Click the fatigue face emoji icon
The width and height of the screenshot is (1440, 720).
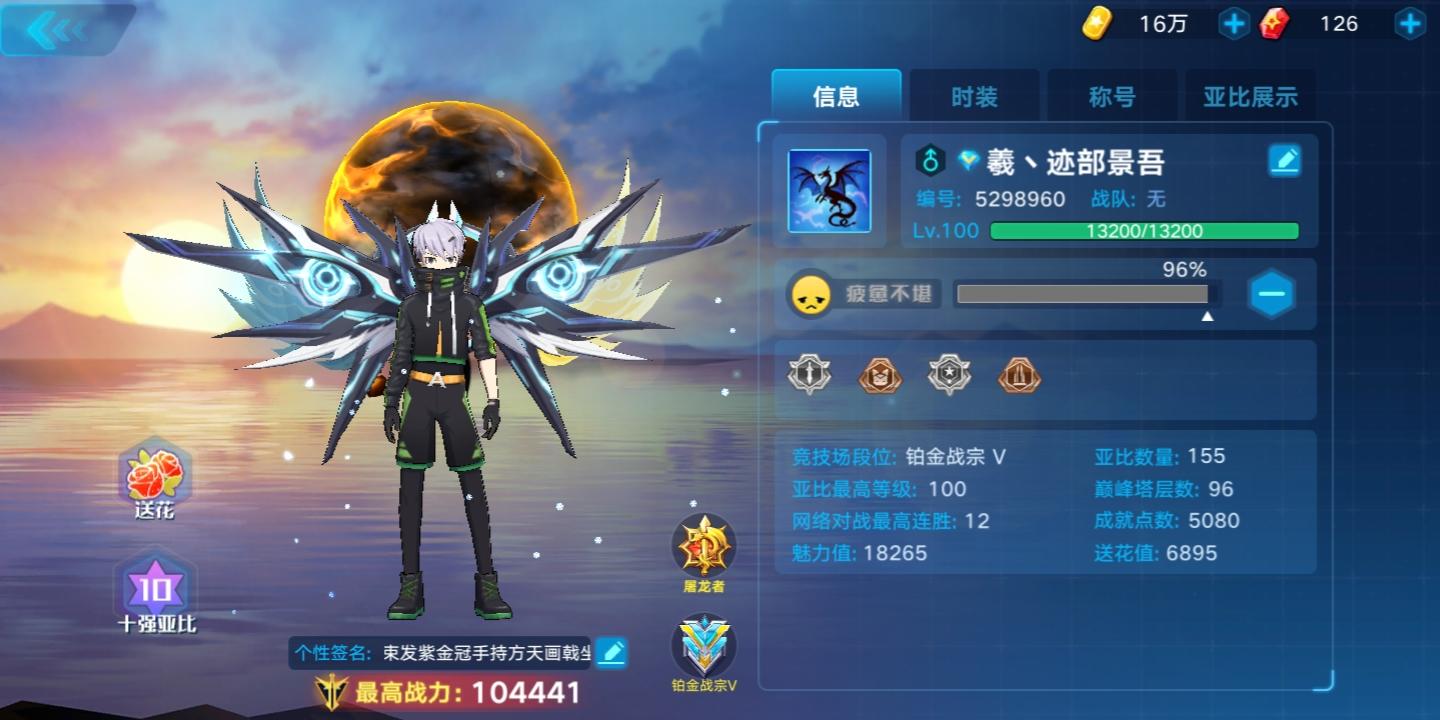pyautogui.click(x=812, y=293)
